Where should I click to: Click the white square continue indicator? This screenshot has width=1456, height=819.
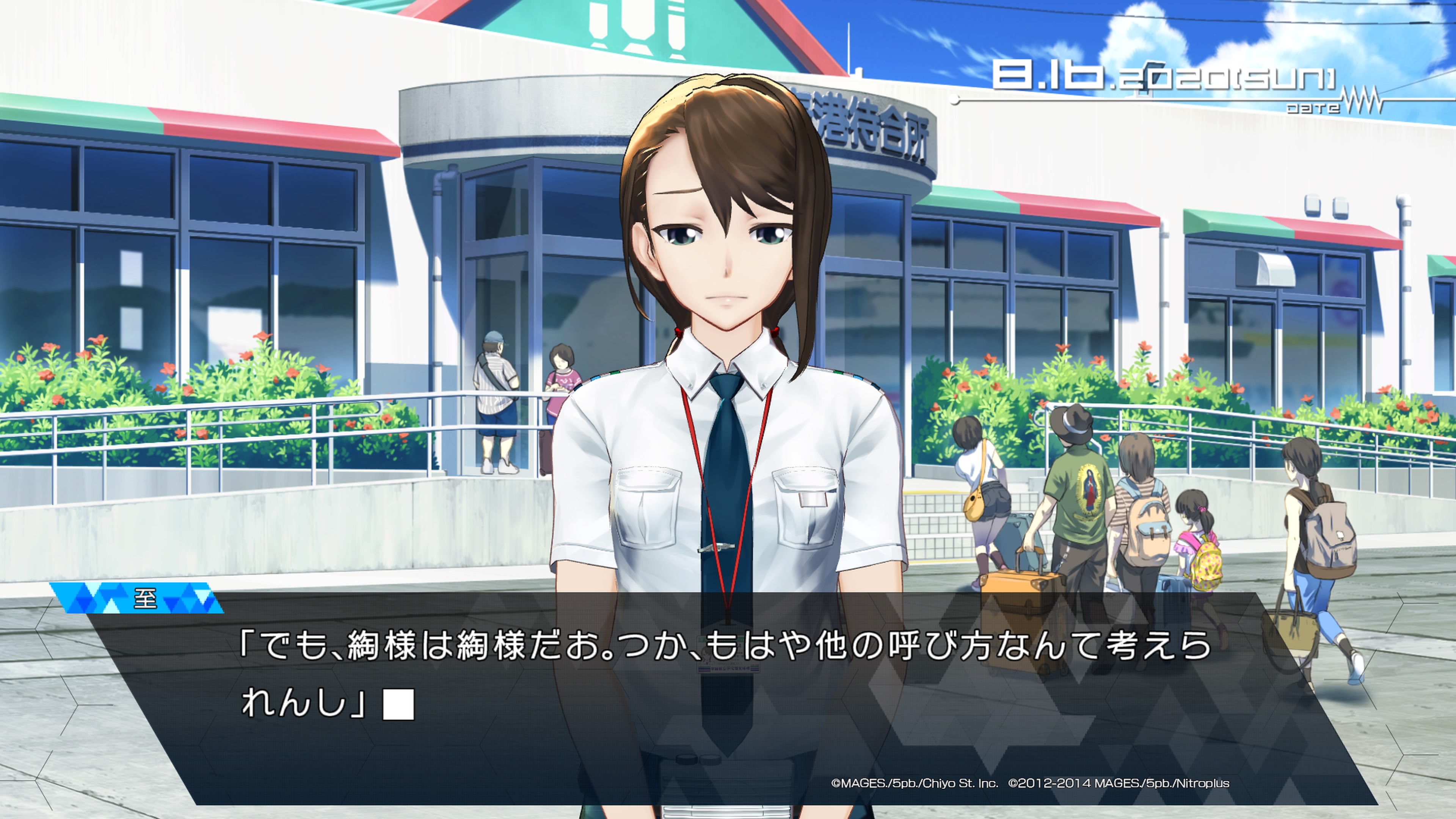tap(399, 704)
